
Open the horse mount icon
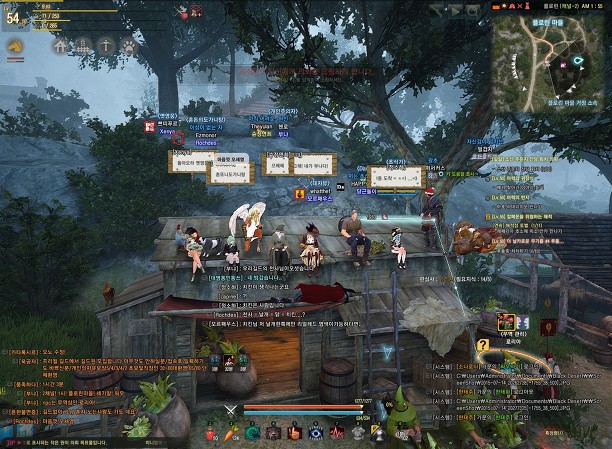point(17,46)
